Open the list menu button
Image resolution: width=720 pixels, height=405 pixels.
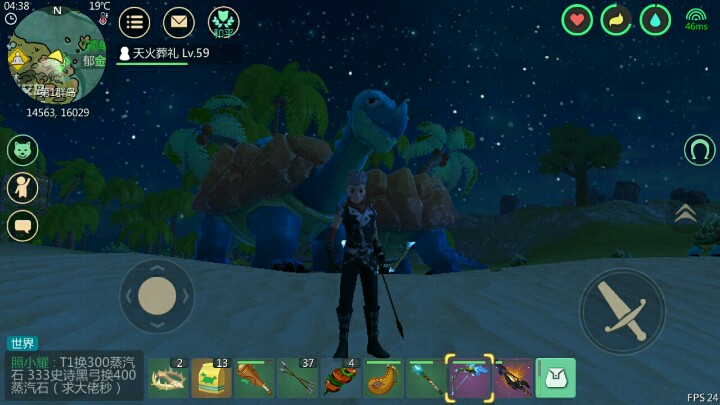click(134, 22)
